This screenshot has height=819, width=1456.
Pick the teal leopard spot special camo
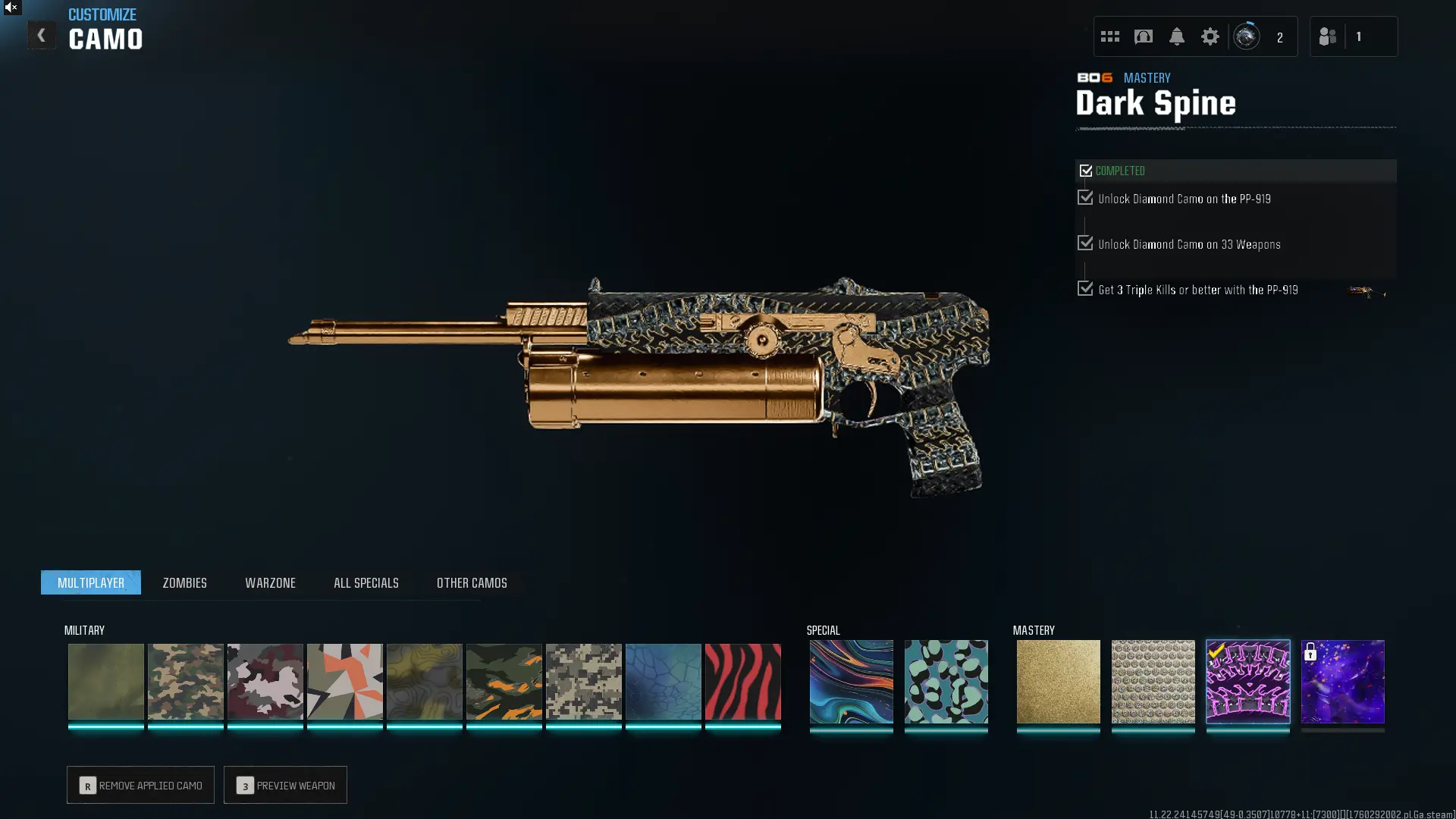click(x=946, y=681)
